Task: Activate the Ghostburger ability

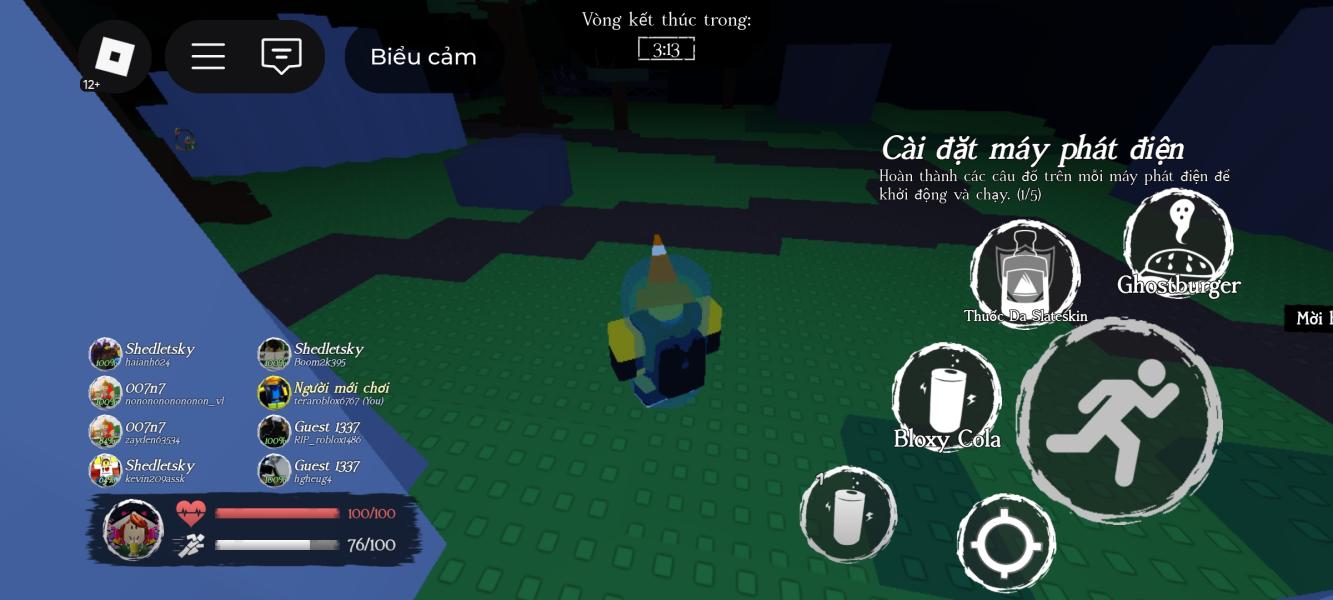Action: [x=1177, y=242]
